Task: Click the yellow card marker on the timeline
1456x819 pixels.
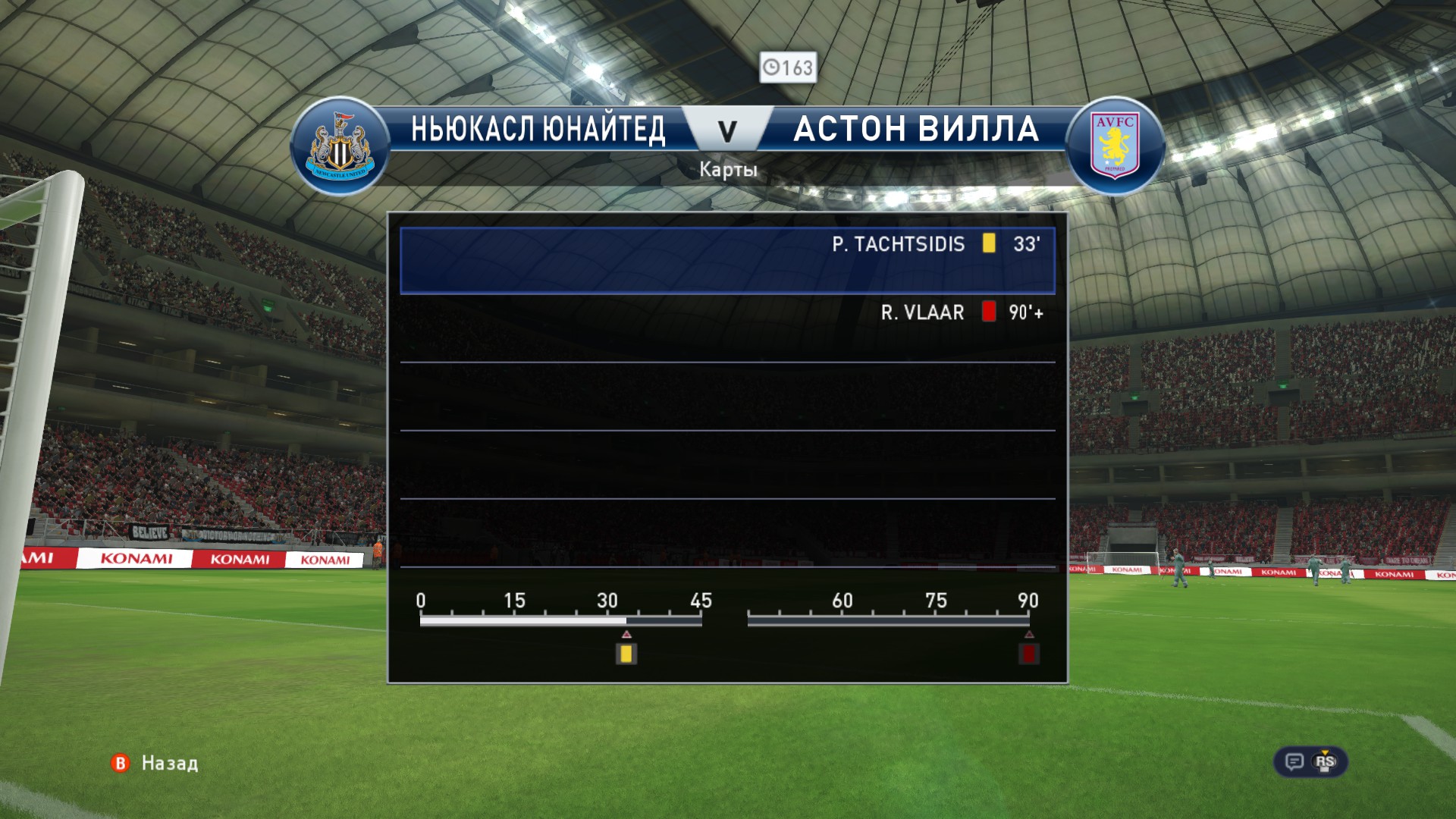Action: click(x=626, y=654)
